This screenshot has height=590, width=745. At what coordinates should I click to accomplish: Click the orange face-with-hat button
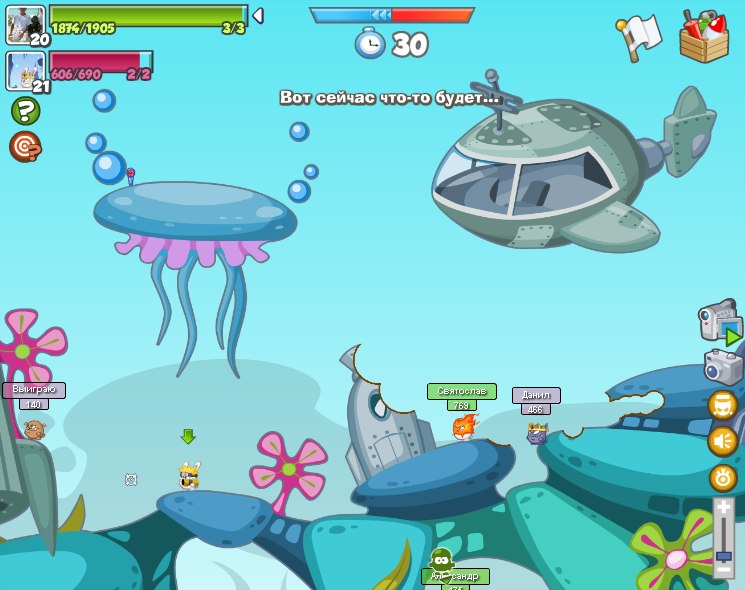pyautogui.click(x=723, y=405)
